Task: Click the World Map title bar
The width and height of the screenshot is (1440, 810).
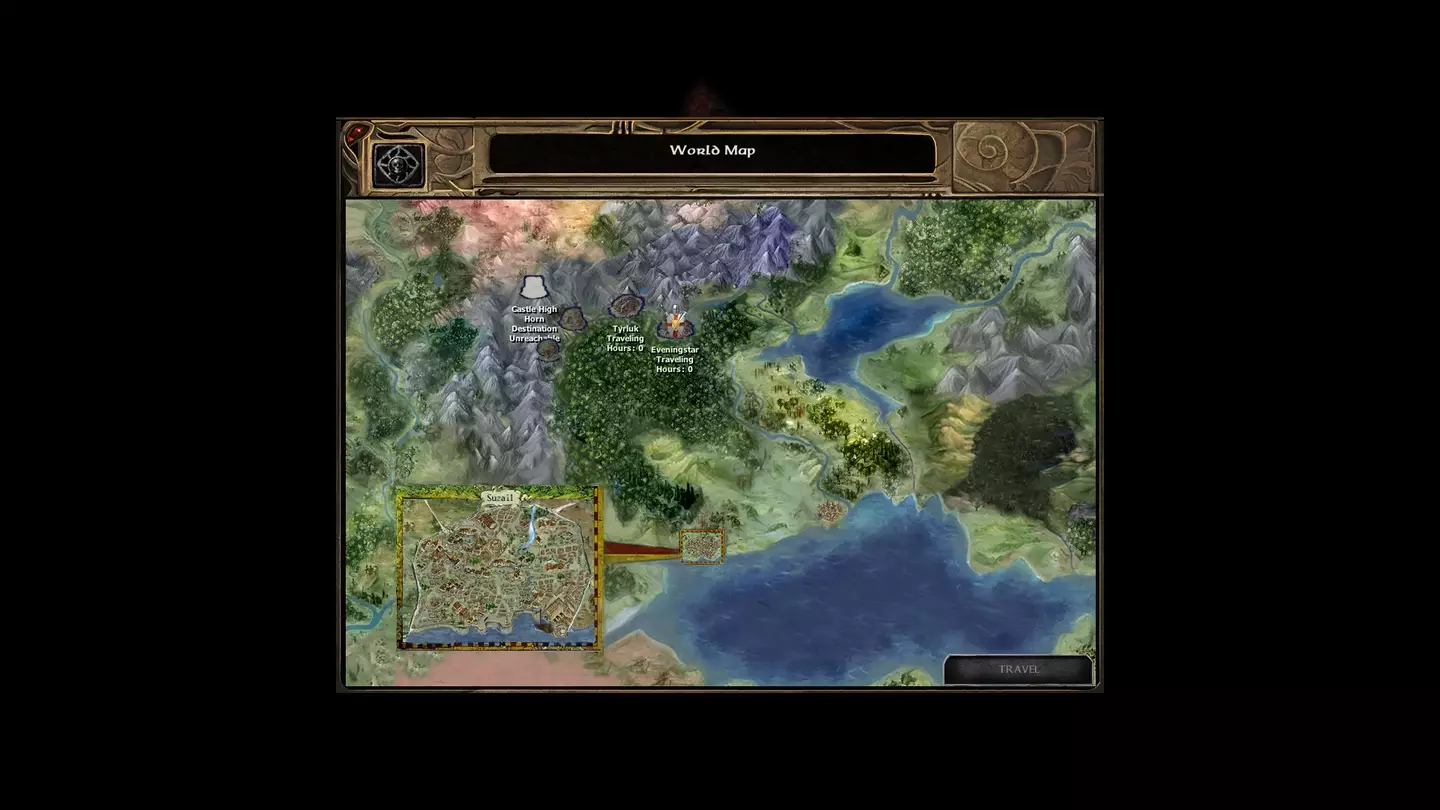Action: (712, 148)
